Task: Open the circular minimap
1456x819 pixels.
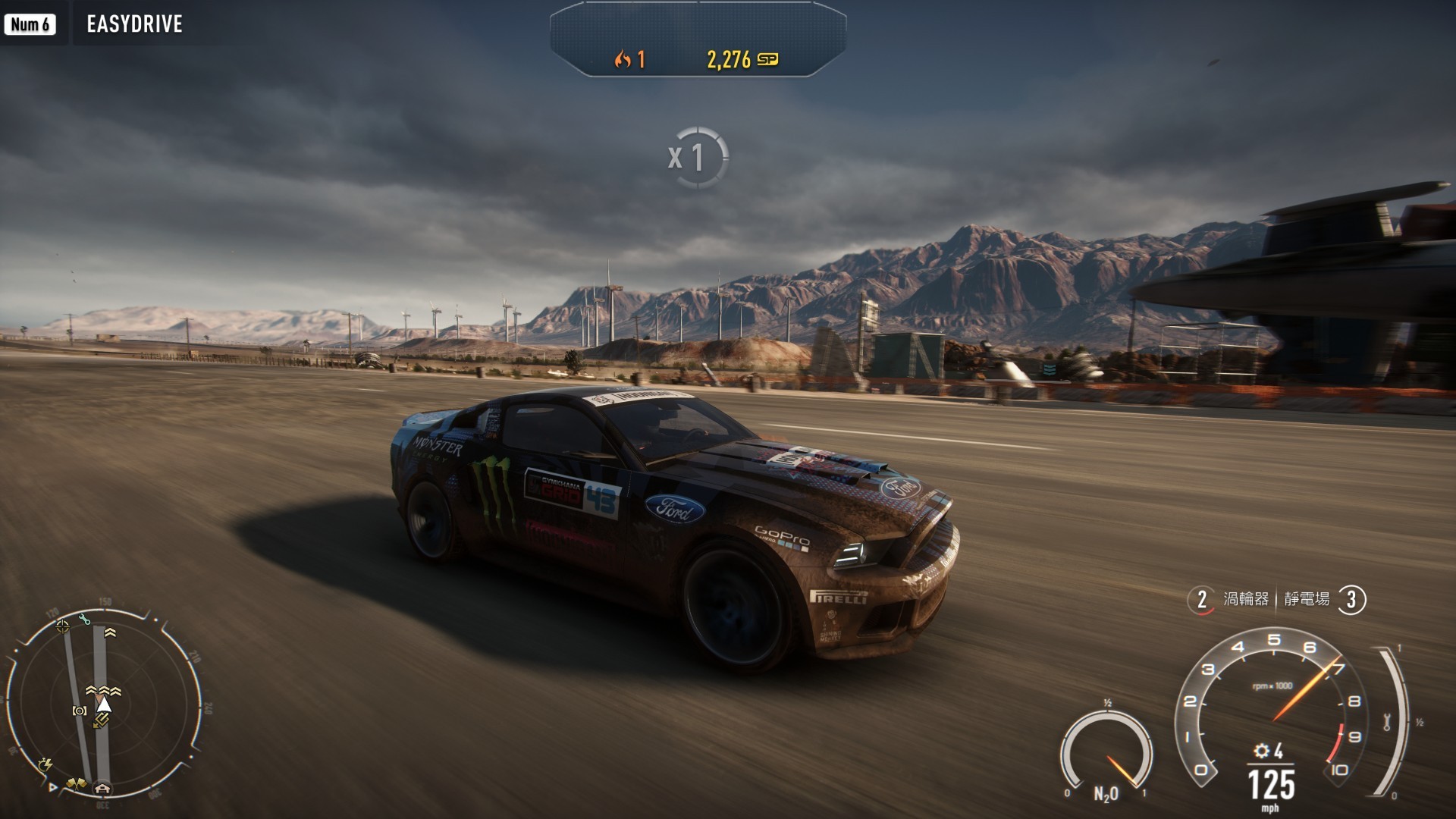Action: 104,701
